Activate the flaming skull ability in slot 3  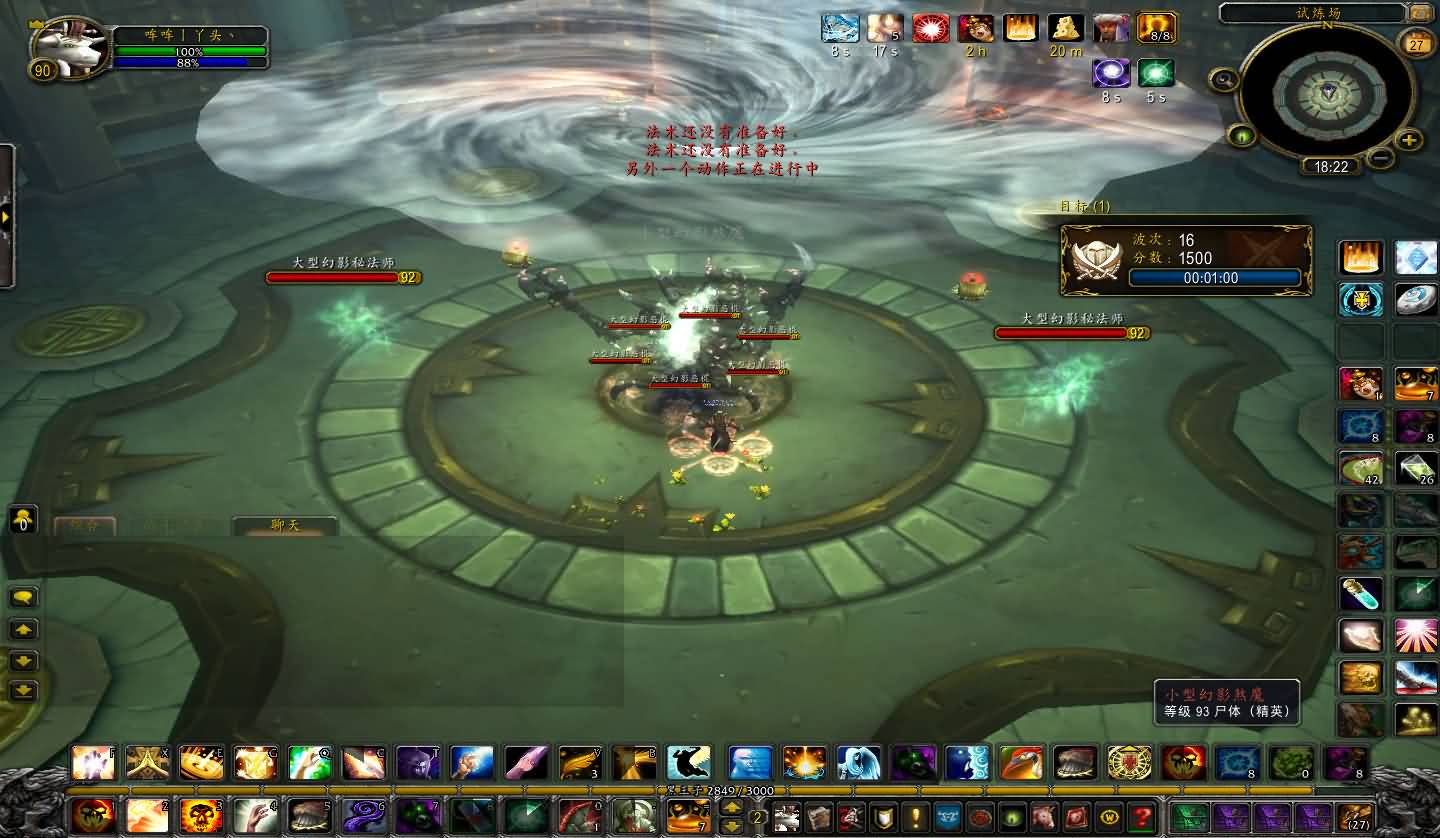[x=201, y=816]
